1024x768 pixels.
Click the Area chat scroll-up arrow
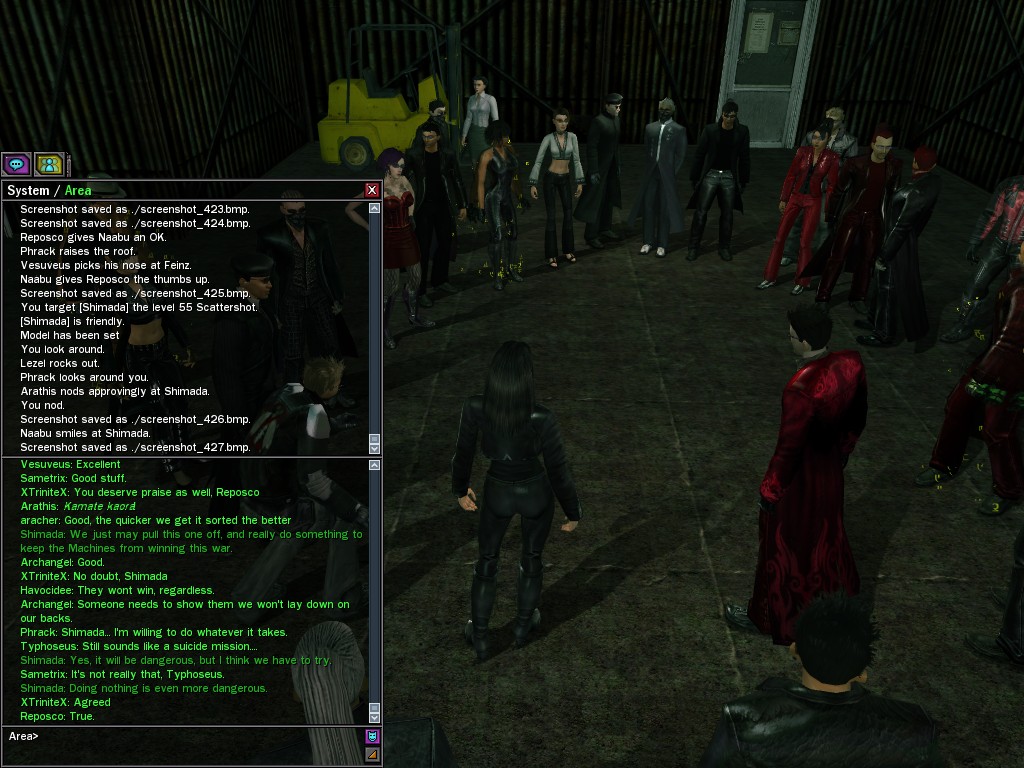point(375,465)
